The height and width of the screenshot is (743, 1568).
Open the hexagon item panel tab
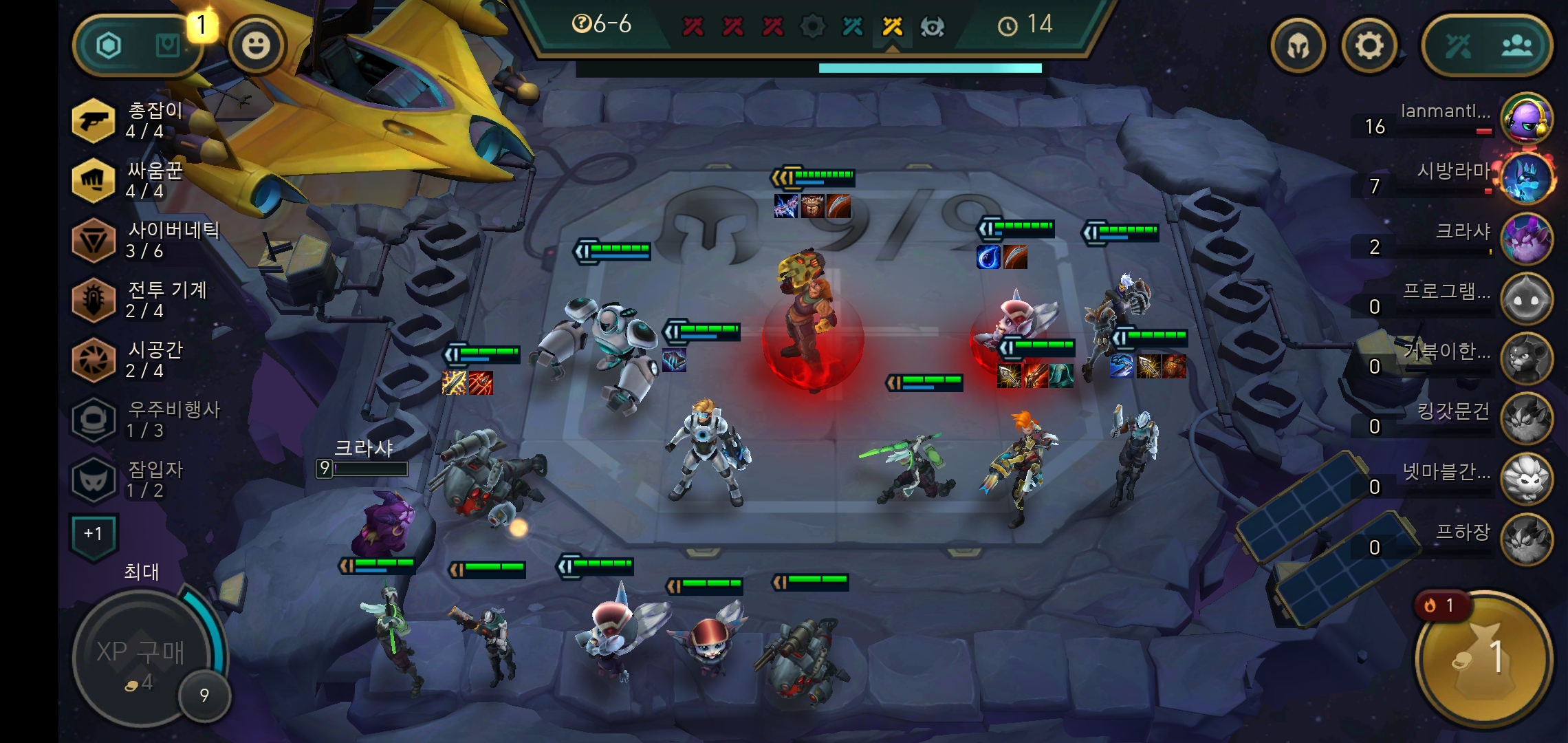click(109, 46)
